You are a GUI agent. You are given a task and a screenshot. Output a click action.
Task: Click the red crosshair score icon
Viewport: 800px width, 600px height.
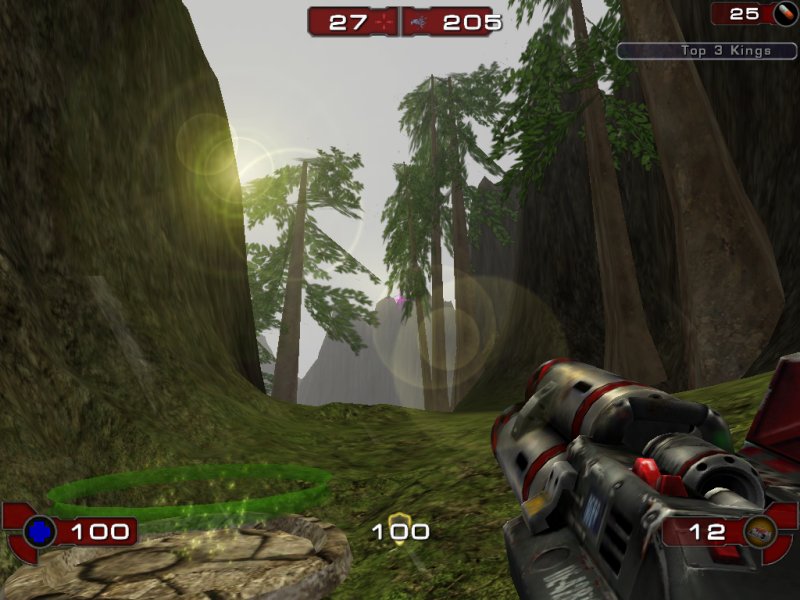[x=384, y=22]
